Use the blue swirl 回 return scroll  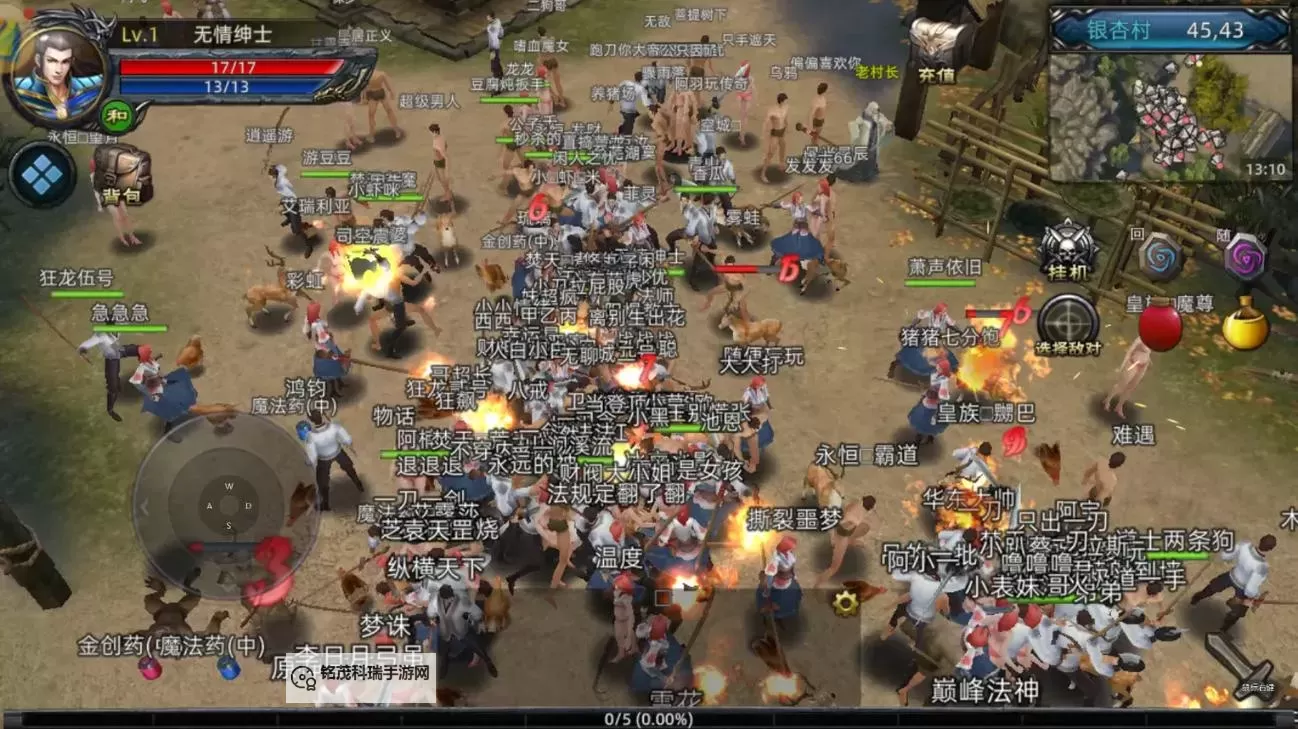click(x=1161, y=258)
